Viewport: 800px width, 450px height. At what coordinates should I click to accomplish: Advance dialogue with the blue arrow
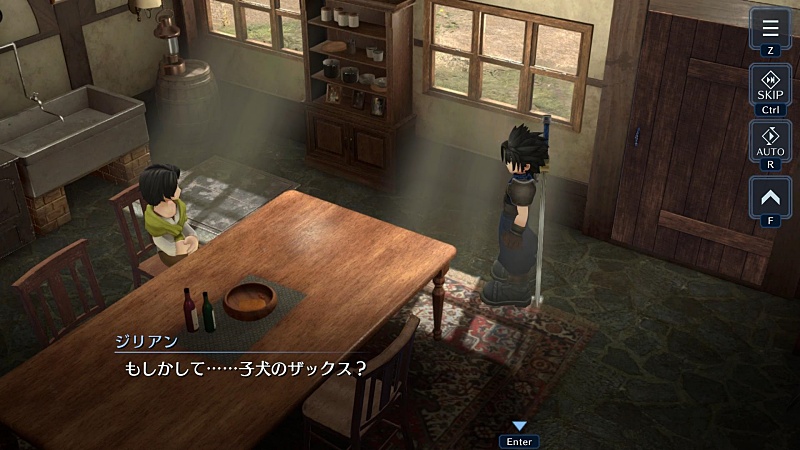tap(519, 427)
